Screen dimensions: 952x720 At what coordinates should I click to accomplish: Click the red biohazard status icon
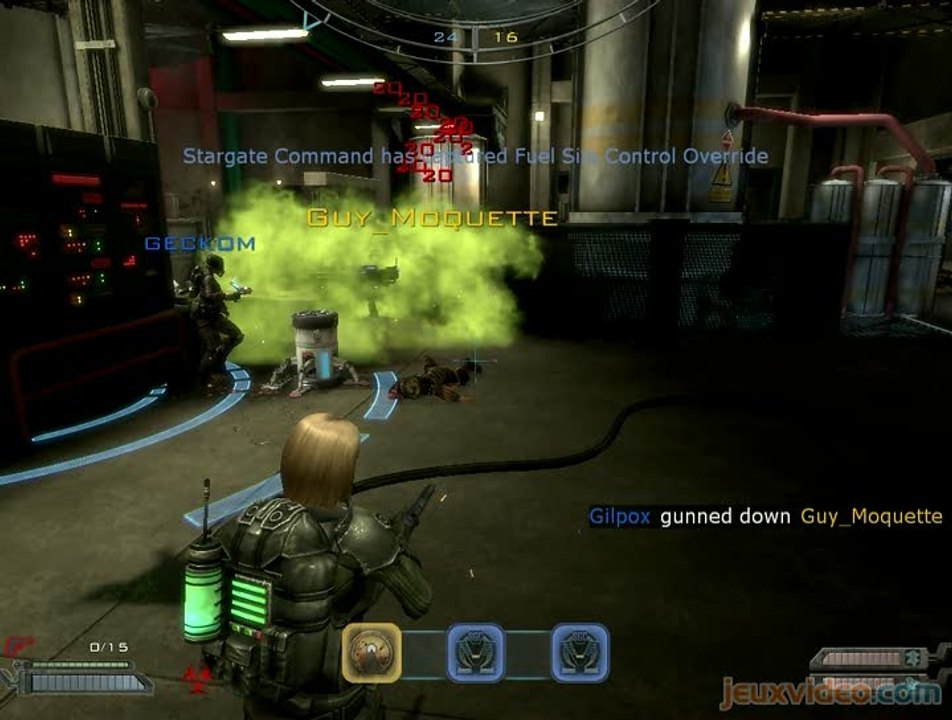point(196,678)
